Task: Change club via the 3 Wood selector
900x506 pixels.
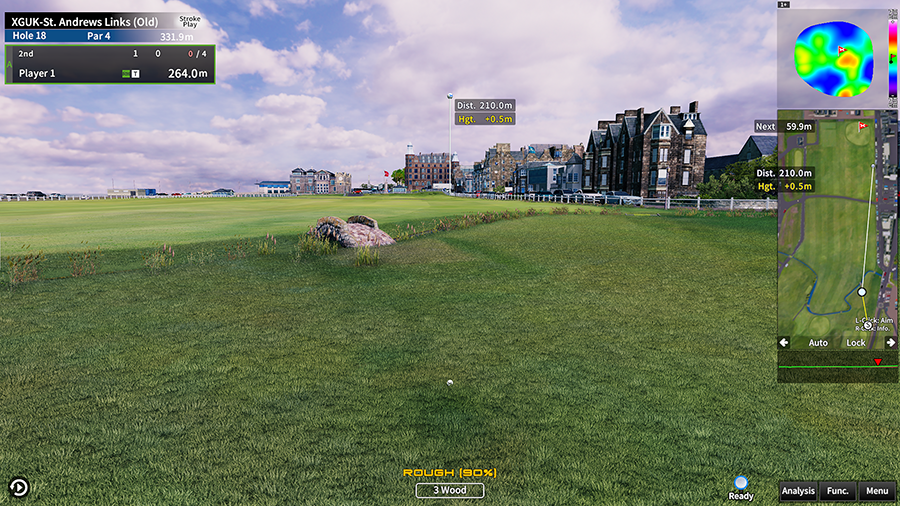Action: pyautogui.click(x=450, y=490)
